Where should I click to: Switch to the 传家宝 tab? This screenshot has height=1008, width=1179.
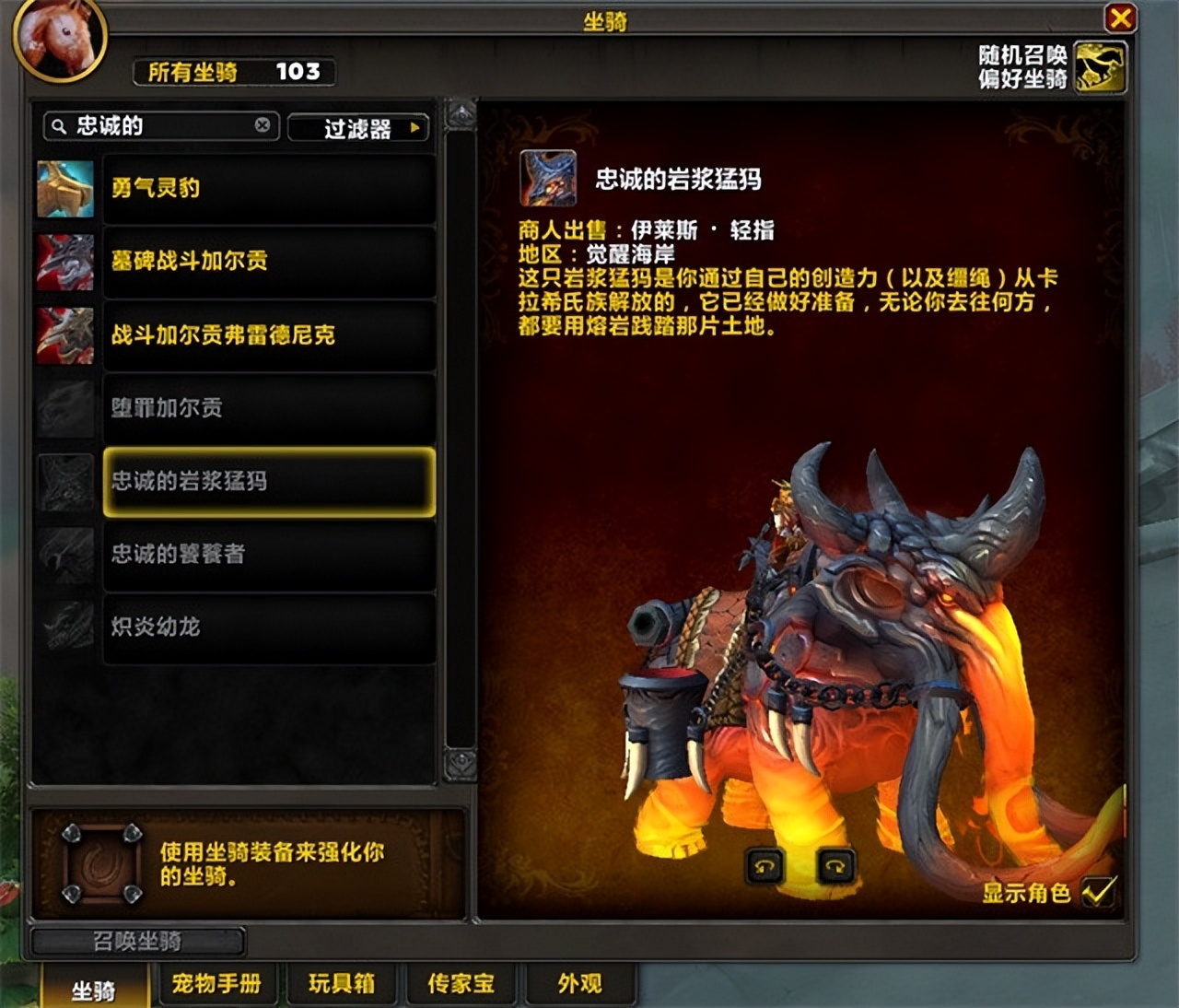(x=461, y=984)
